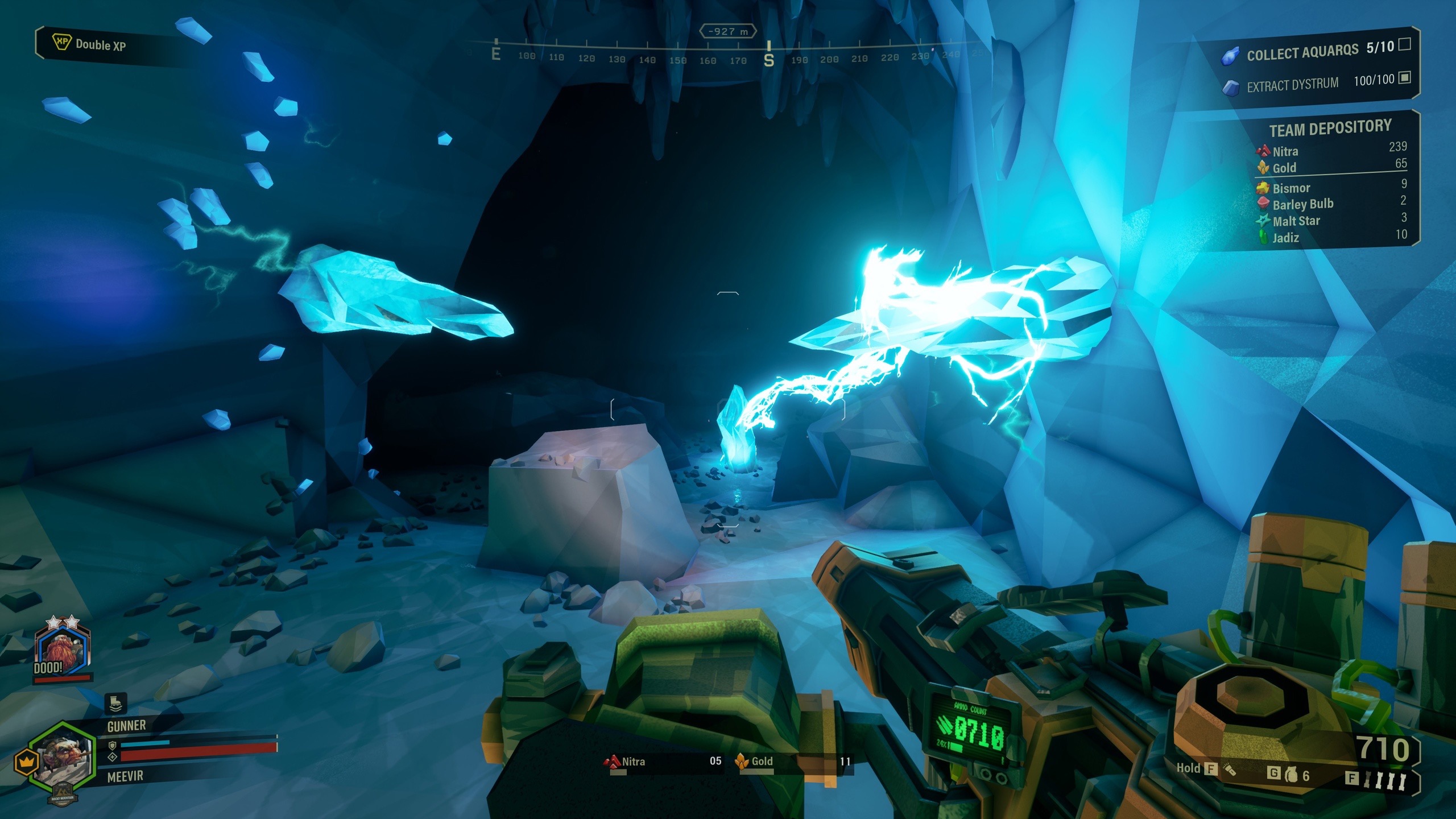
Task: Click the grenade icon
Action: 1291,775
